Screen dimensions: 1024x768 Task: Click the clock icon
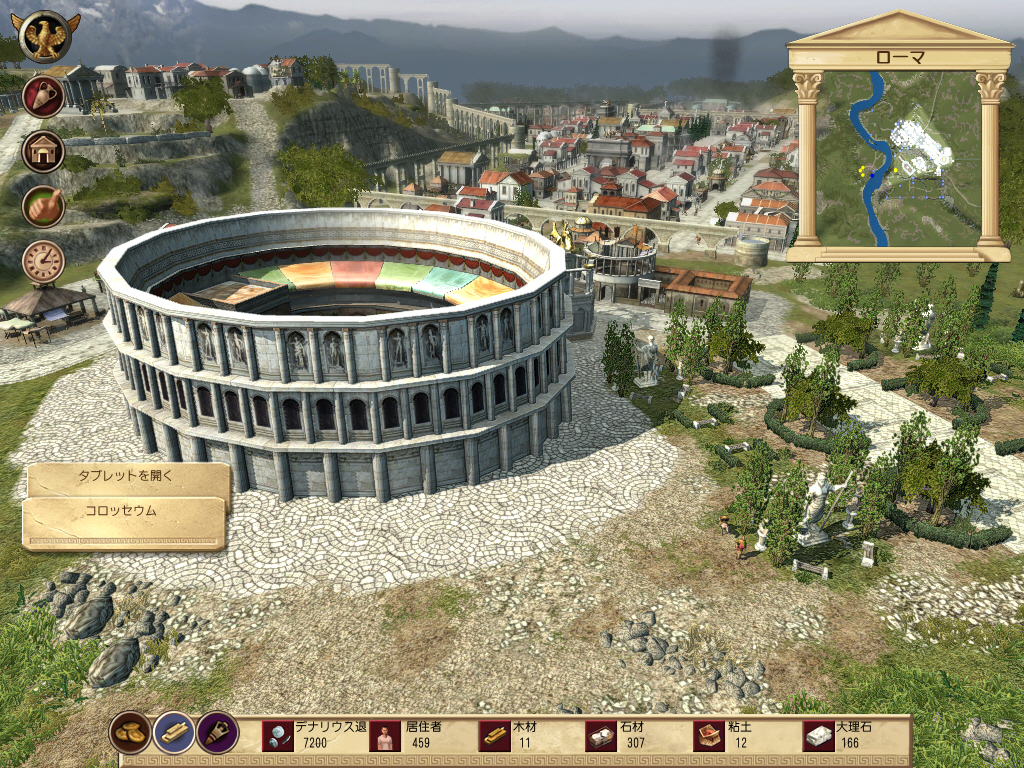click(x=43, y=261)
